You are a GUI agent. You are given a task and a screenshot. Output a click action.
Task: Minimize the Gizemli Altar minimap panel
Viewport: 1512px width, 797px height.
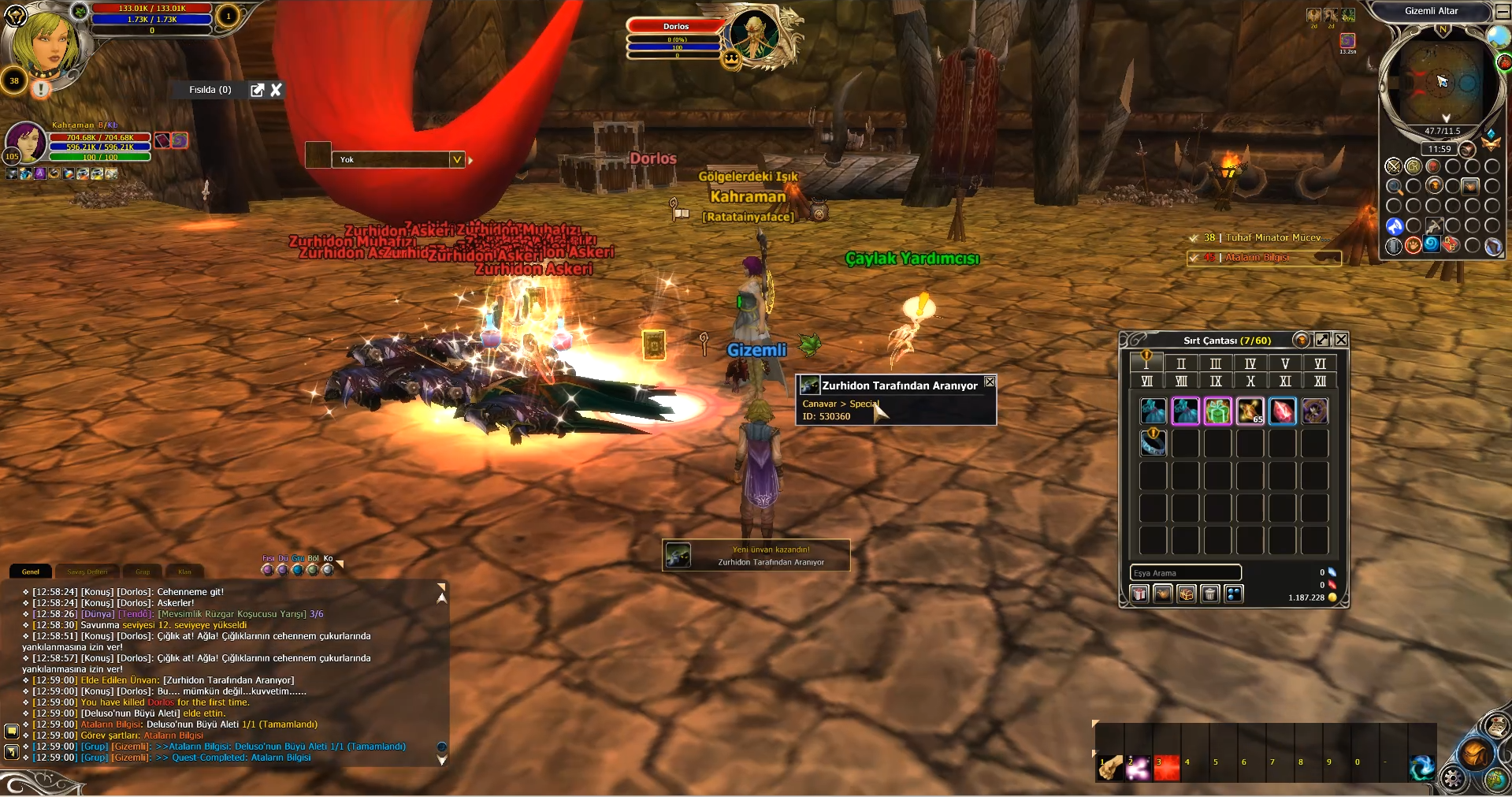1502,12
